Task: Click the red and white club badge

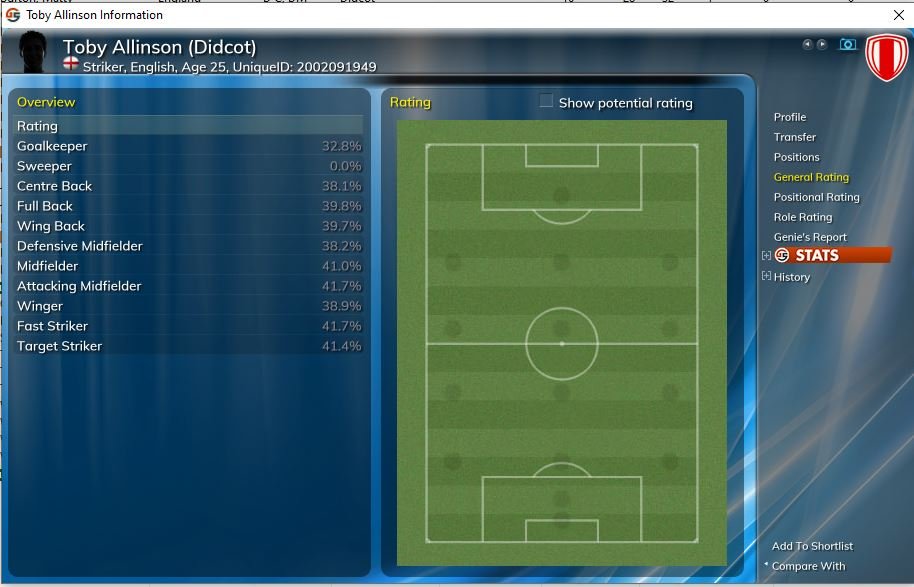Action: click(x=885, y=58)
